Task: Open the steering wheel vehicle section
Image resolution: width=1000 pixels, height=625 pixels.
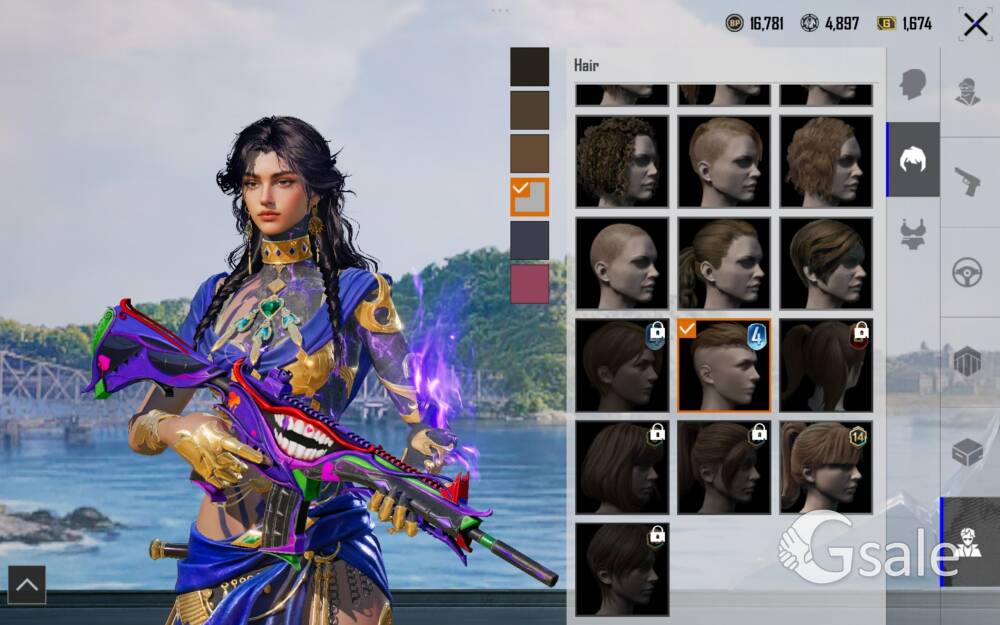Action: (968, 272)
